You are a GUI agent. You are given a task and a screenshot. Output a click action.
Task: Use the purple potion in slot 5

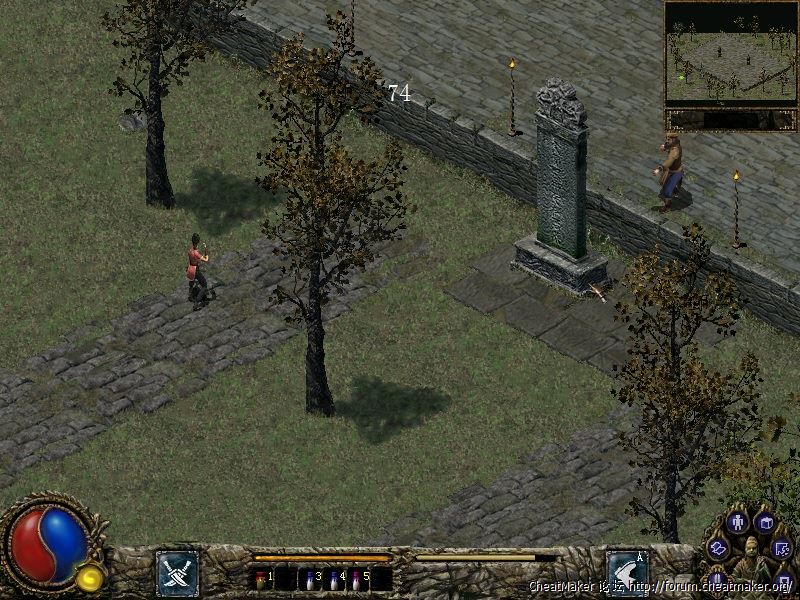click(x=358, y=578)
